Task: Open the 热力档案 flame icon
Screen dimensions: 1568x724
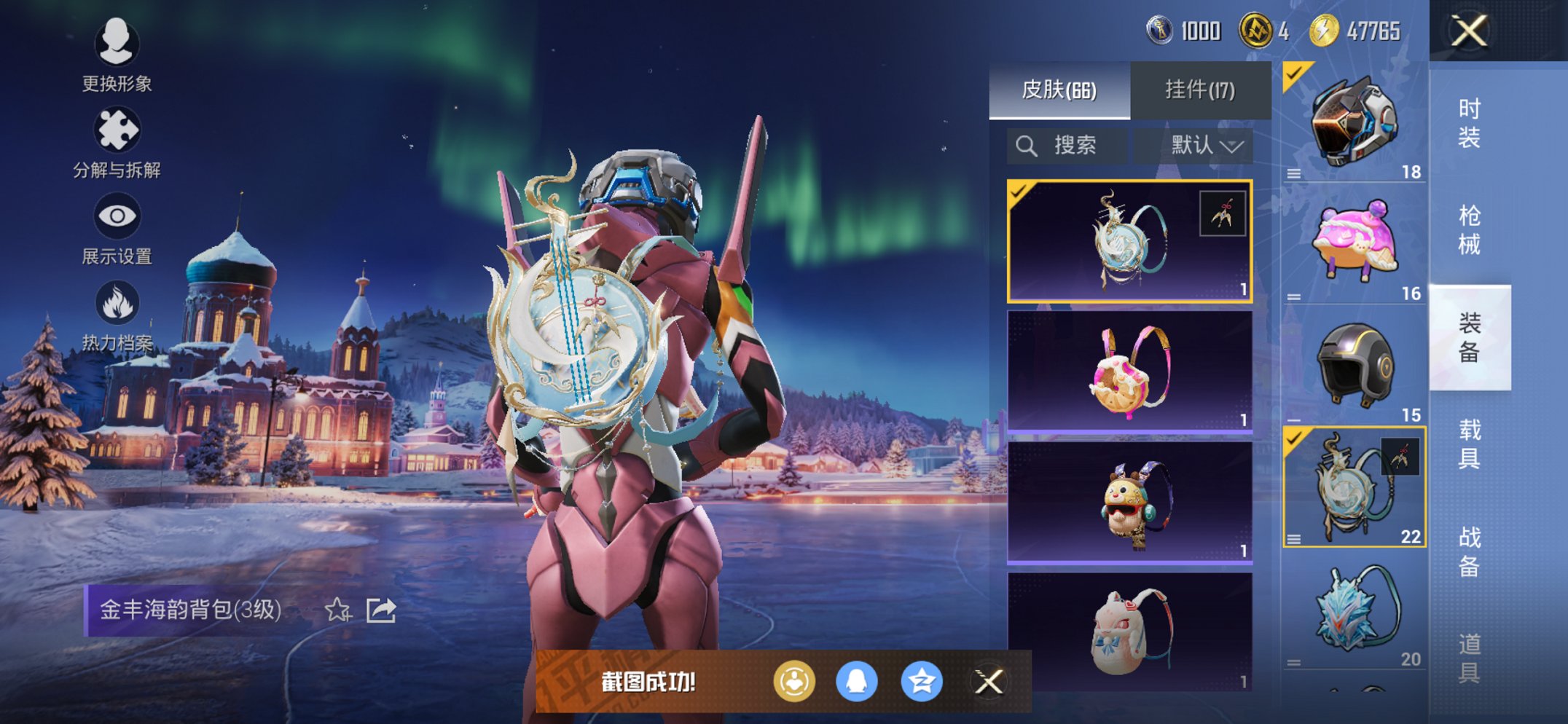Action: (x=117, y=315)
